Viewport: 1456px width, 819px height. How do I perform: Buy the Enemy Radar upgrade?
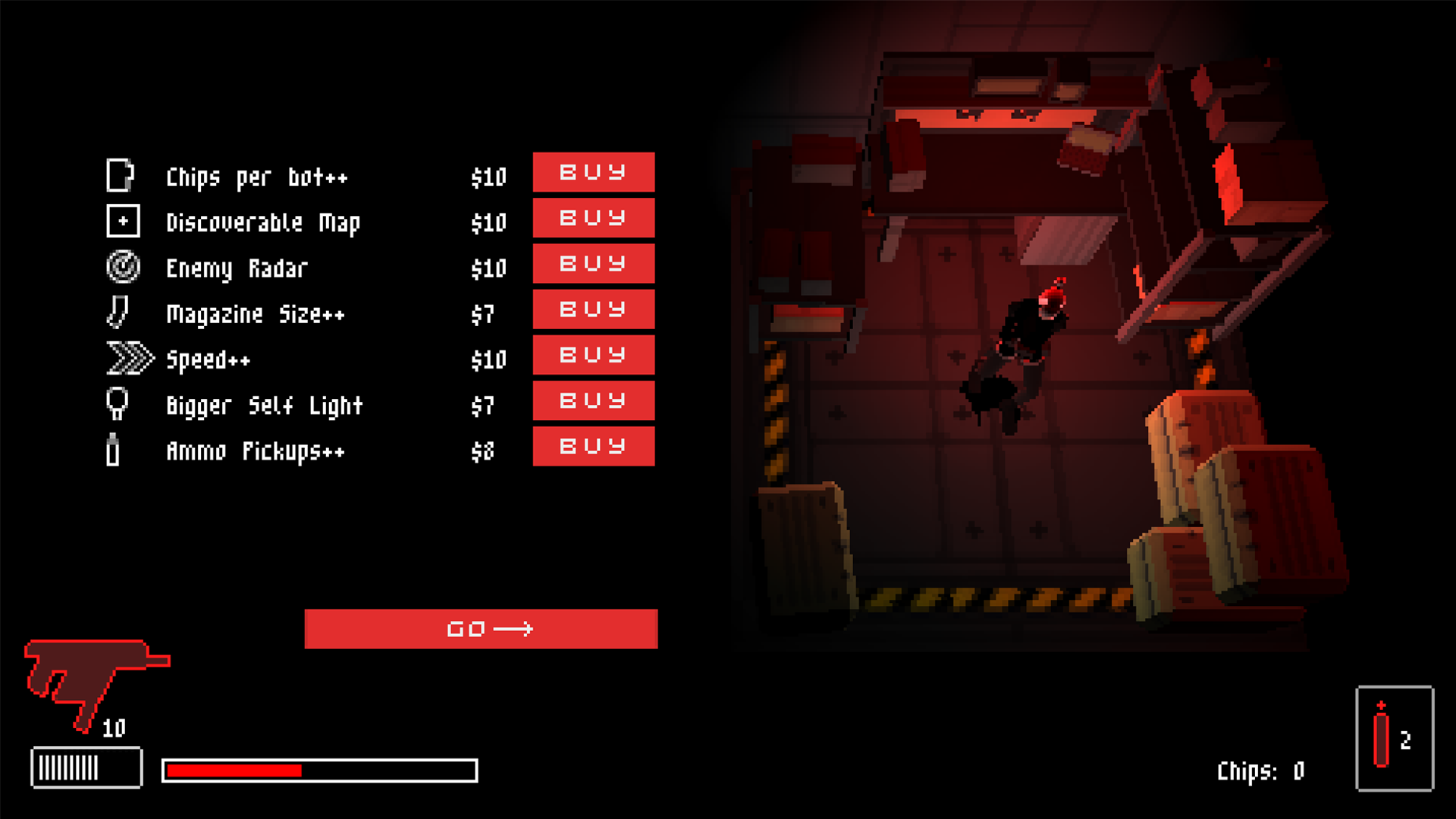point(593,264)
